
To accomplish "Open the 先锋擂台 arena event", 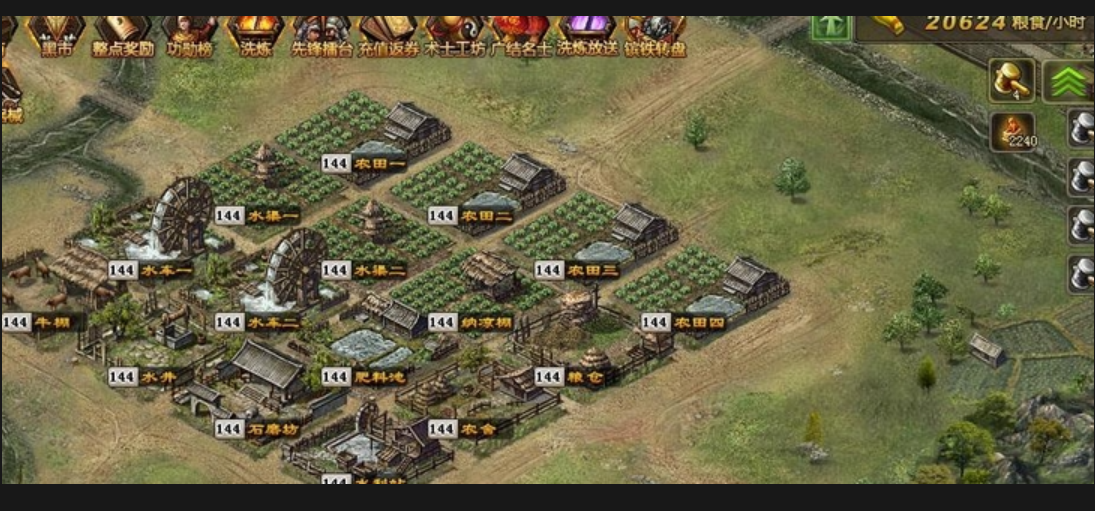I will pyautogui.click(x=322, y=35).
